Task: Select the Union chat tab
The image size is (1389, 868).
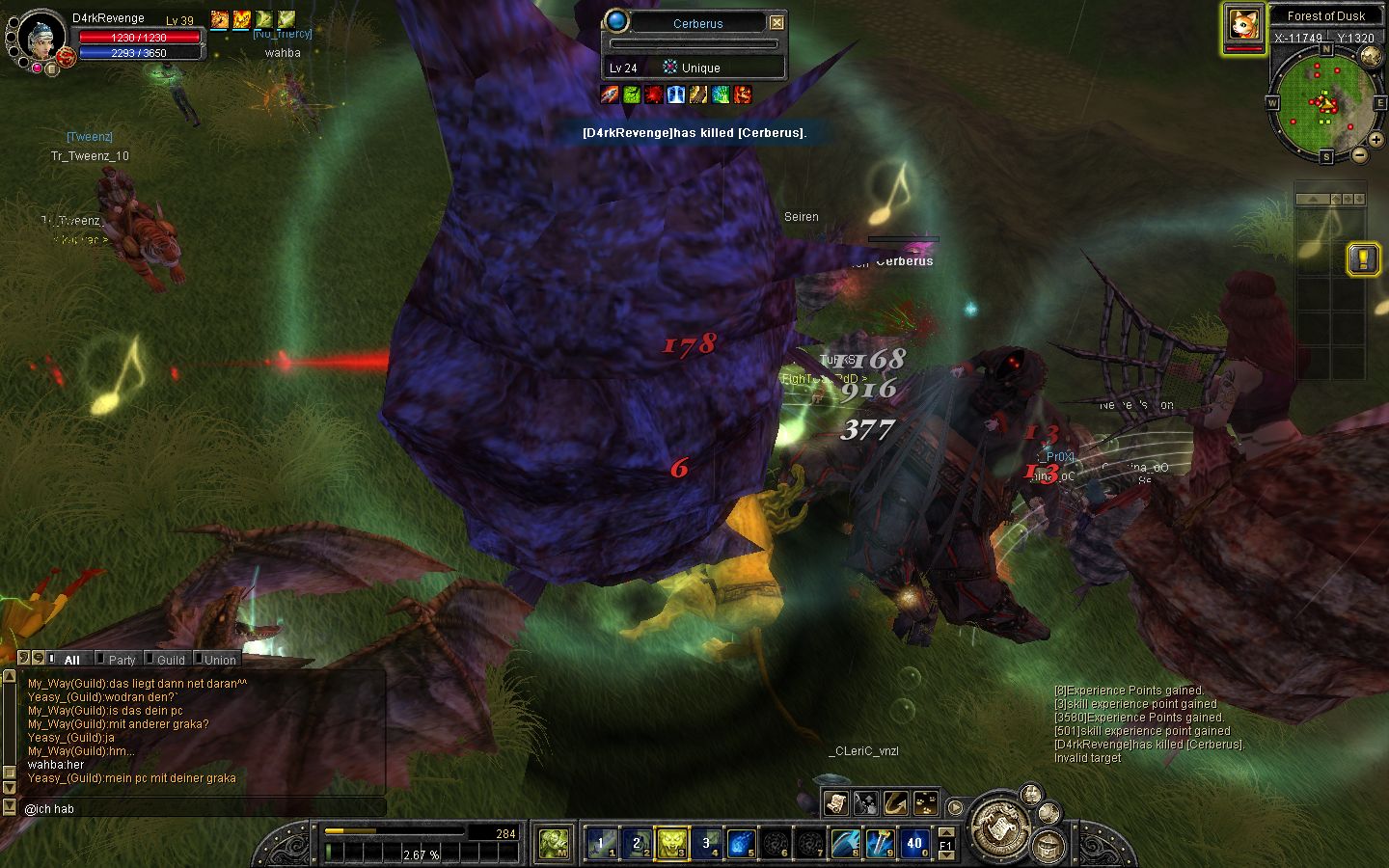Action: [219, 660]
